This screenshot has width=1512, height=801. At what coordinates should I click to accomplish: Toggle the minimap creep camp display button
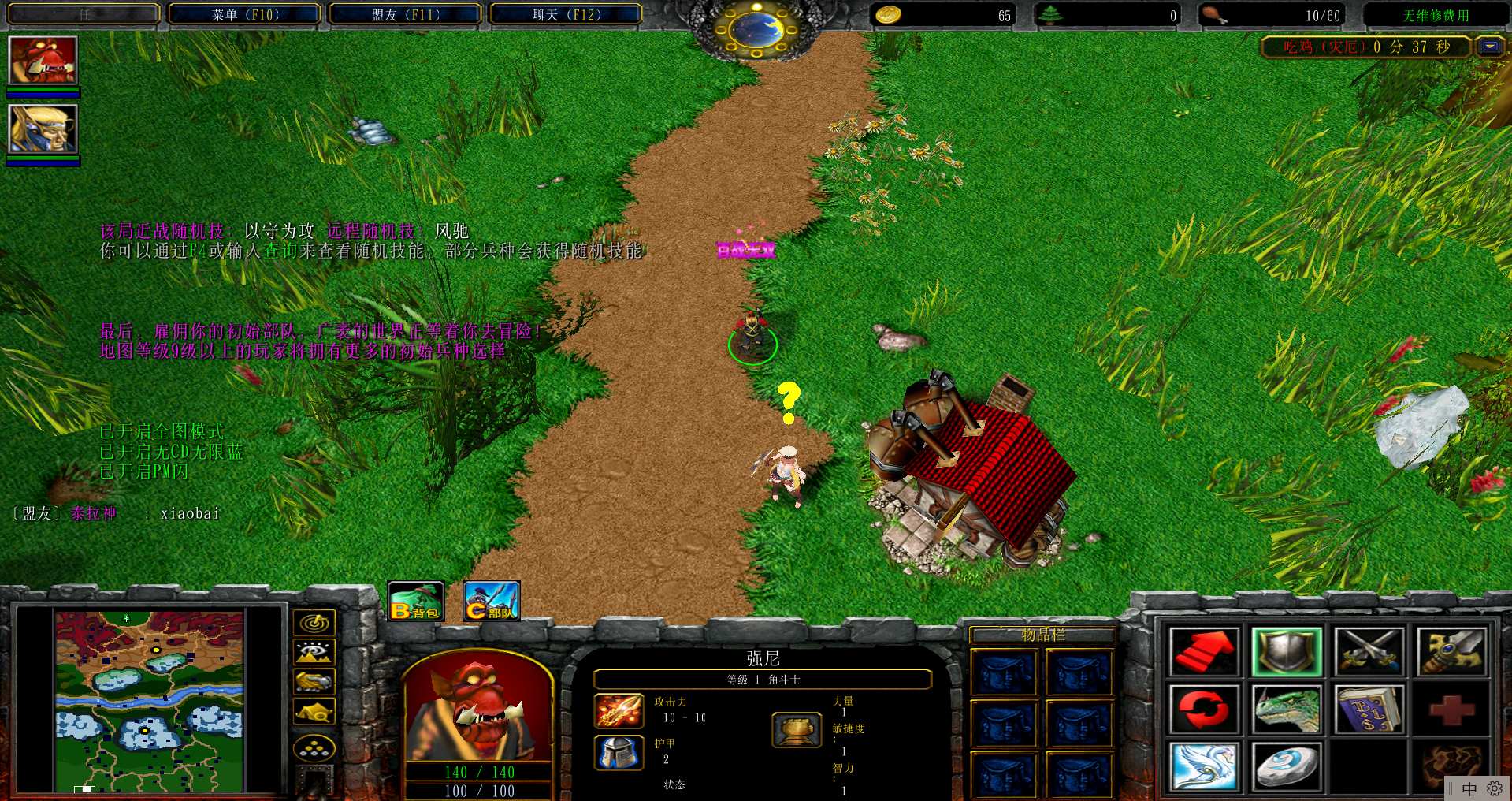pos(314,712)
